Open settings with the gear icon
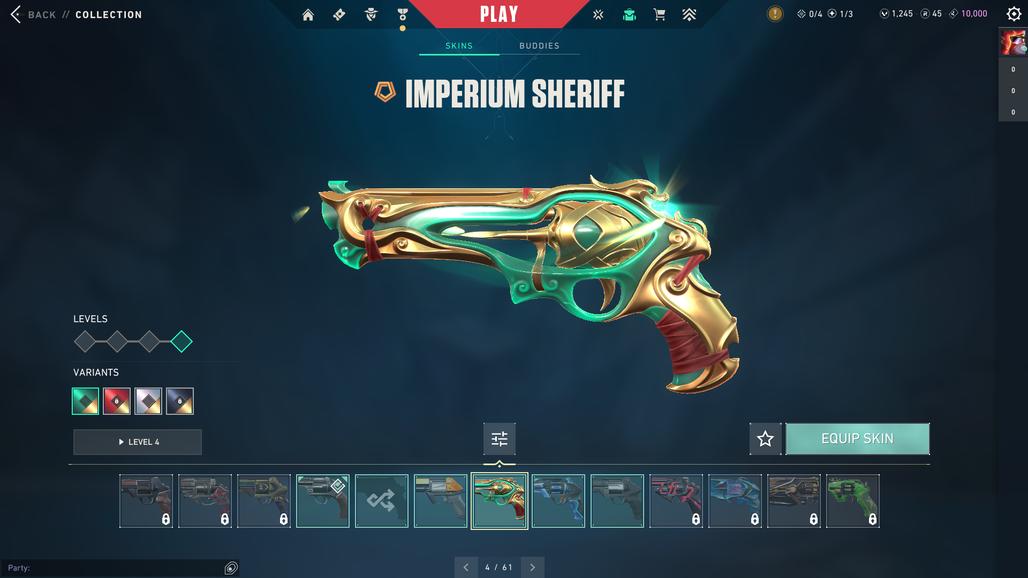 point(1013,15)
